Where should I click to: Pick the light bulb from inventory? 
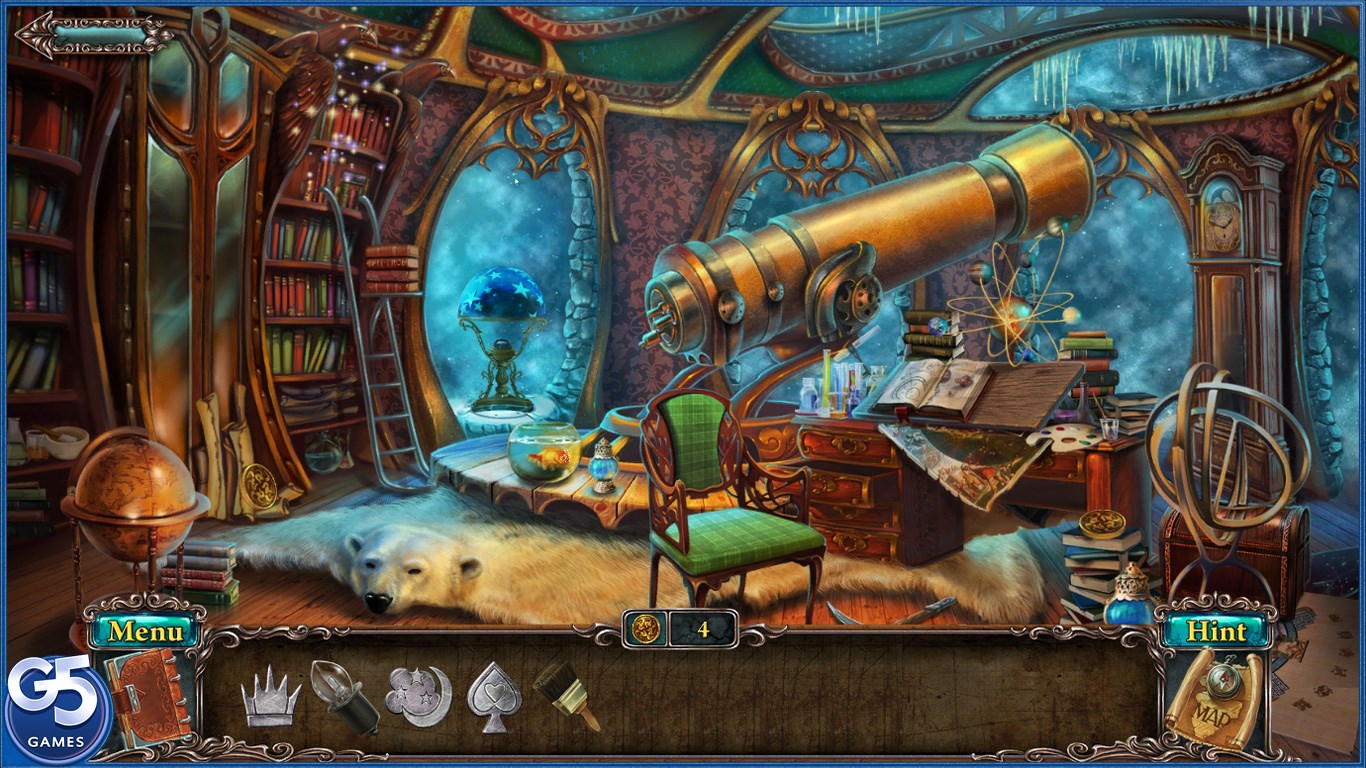[343, 695]
